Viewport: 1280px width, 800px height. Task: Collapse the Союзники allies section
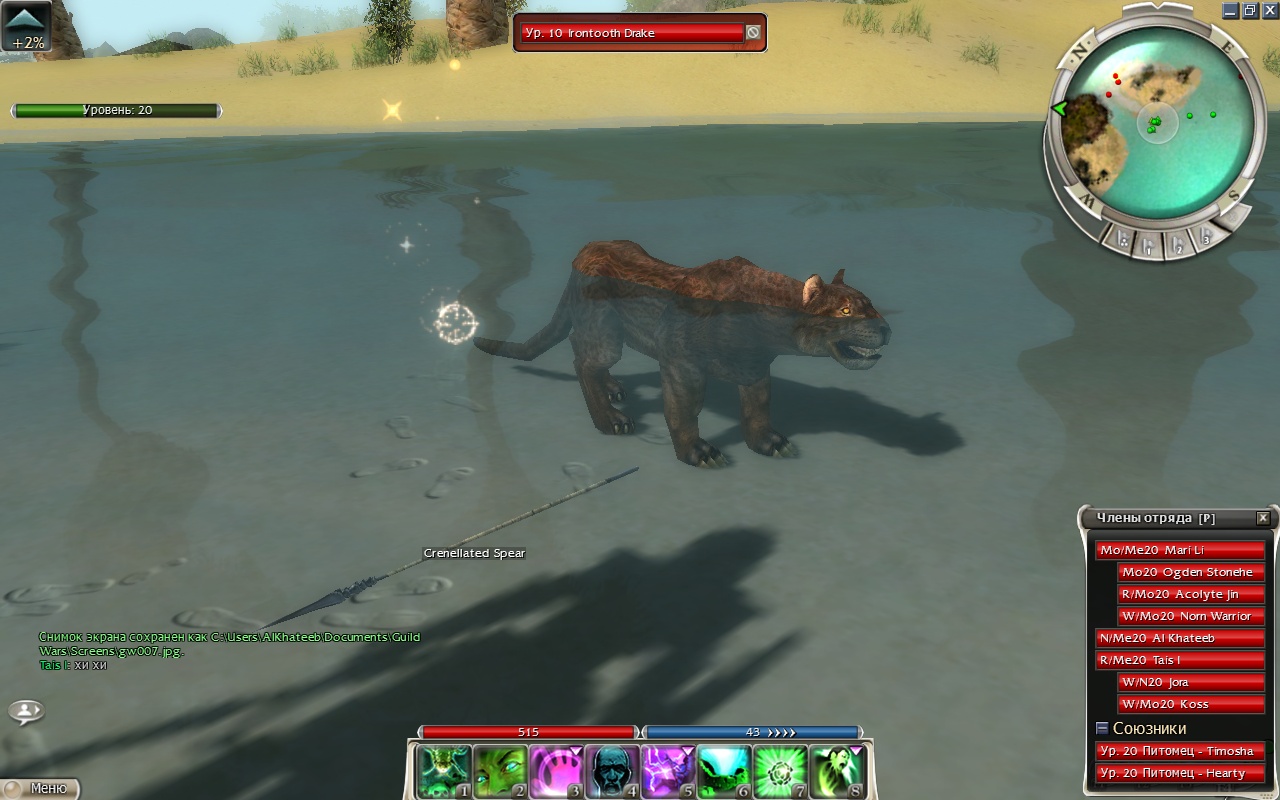[x=1102, y=728]
